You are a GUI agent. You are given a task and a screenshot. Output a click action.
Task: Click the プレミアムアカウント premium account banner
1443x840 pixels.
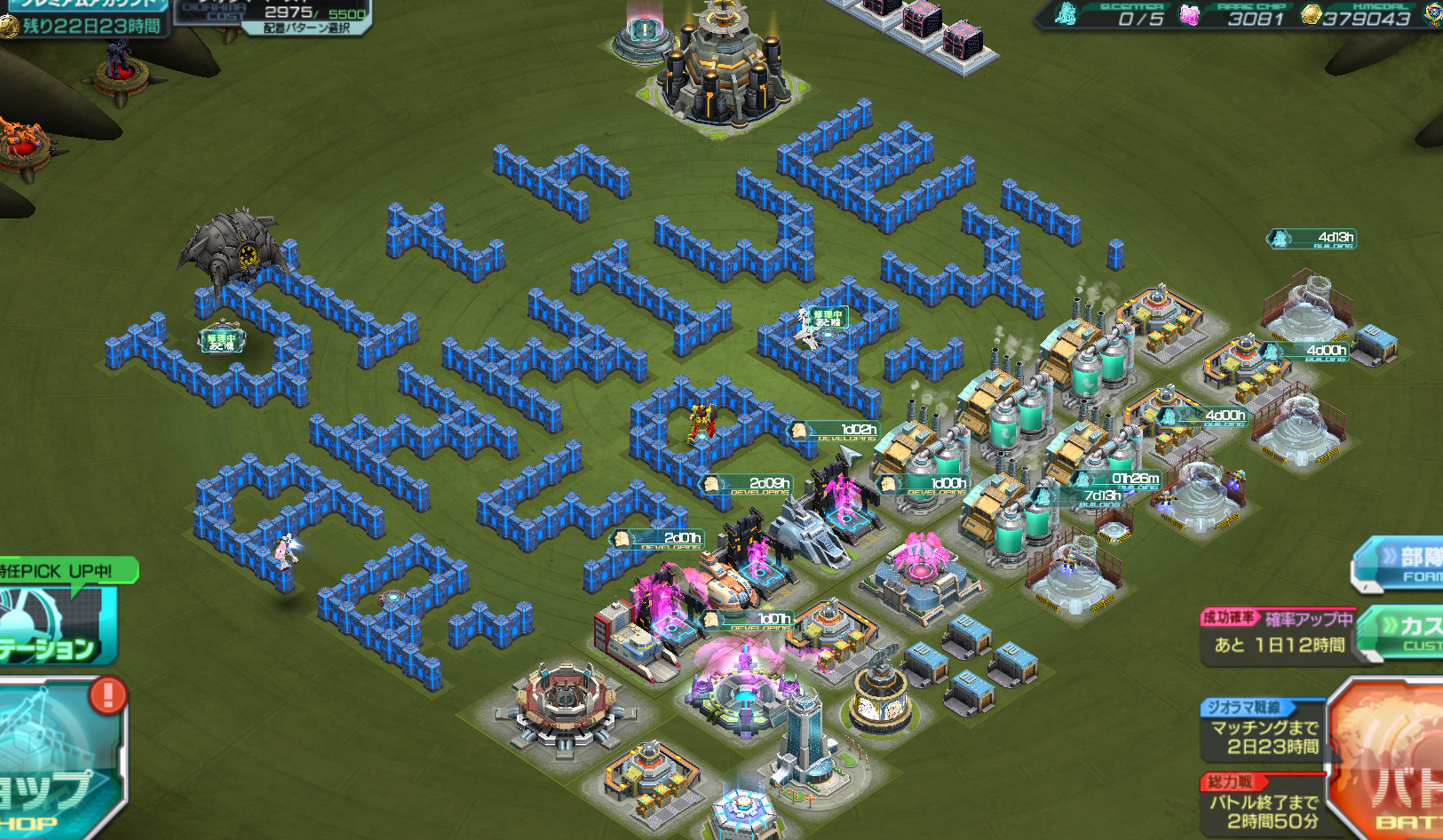84,4
